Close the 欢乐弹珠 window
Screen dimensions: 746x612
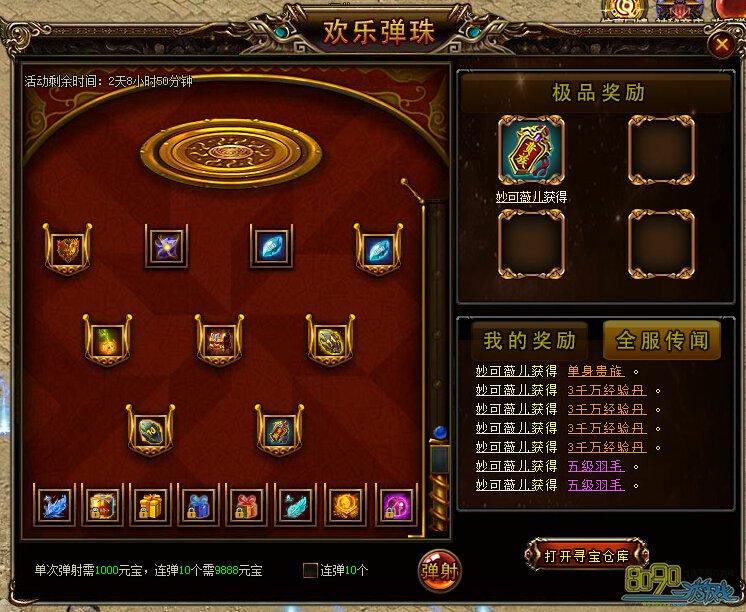click(x=720, y=44)
